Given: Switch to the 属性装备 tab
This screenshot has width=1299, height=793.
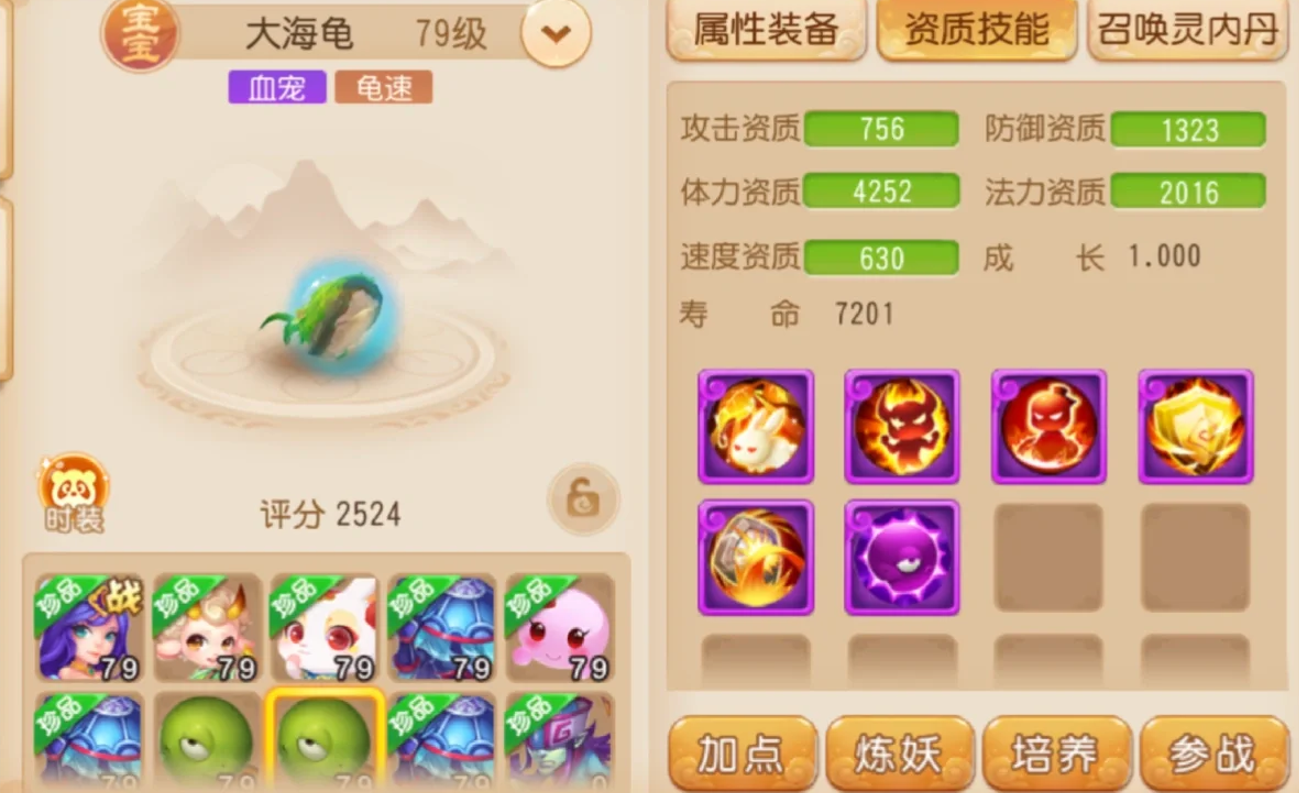Looking at the screenshot, I should [766, 31].
